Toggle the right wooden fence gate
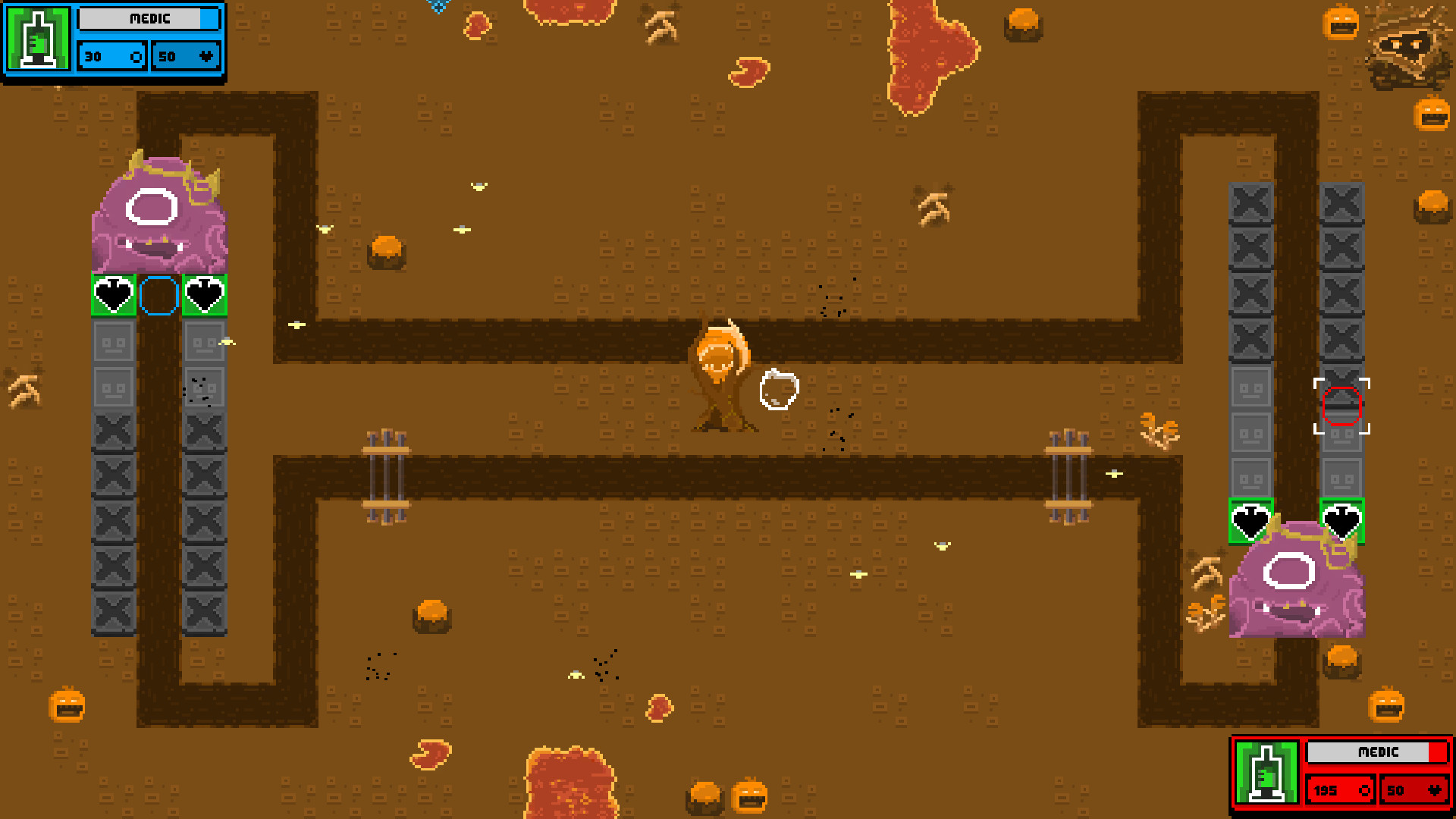1456x819 pixels. tap(1071, 470)
